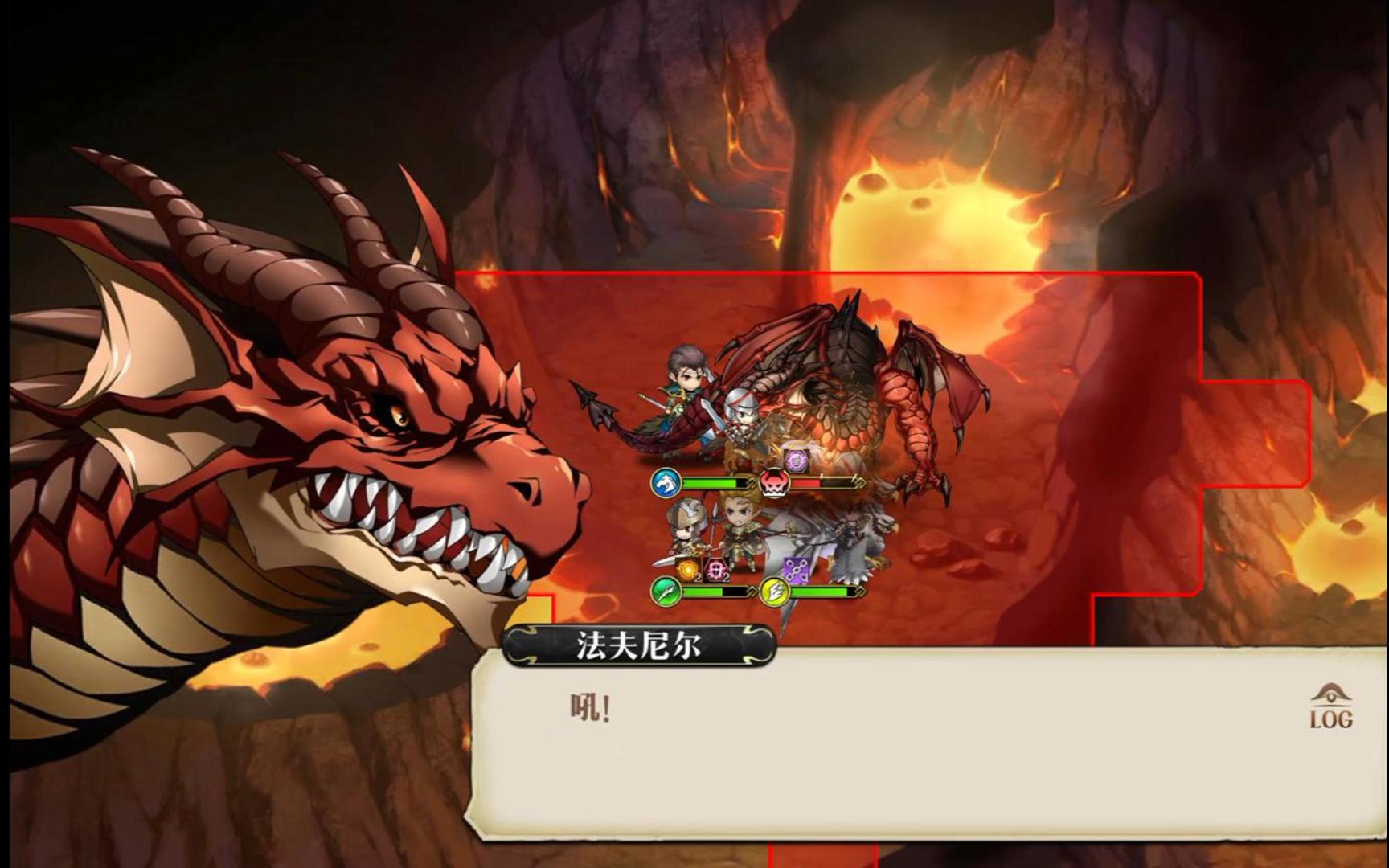Viewport: 1389px width, 868px height.
Task: Open the dialogue LOG
Action: tap(1330, 707)
